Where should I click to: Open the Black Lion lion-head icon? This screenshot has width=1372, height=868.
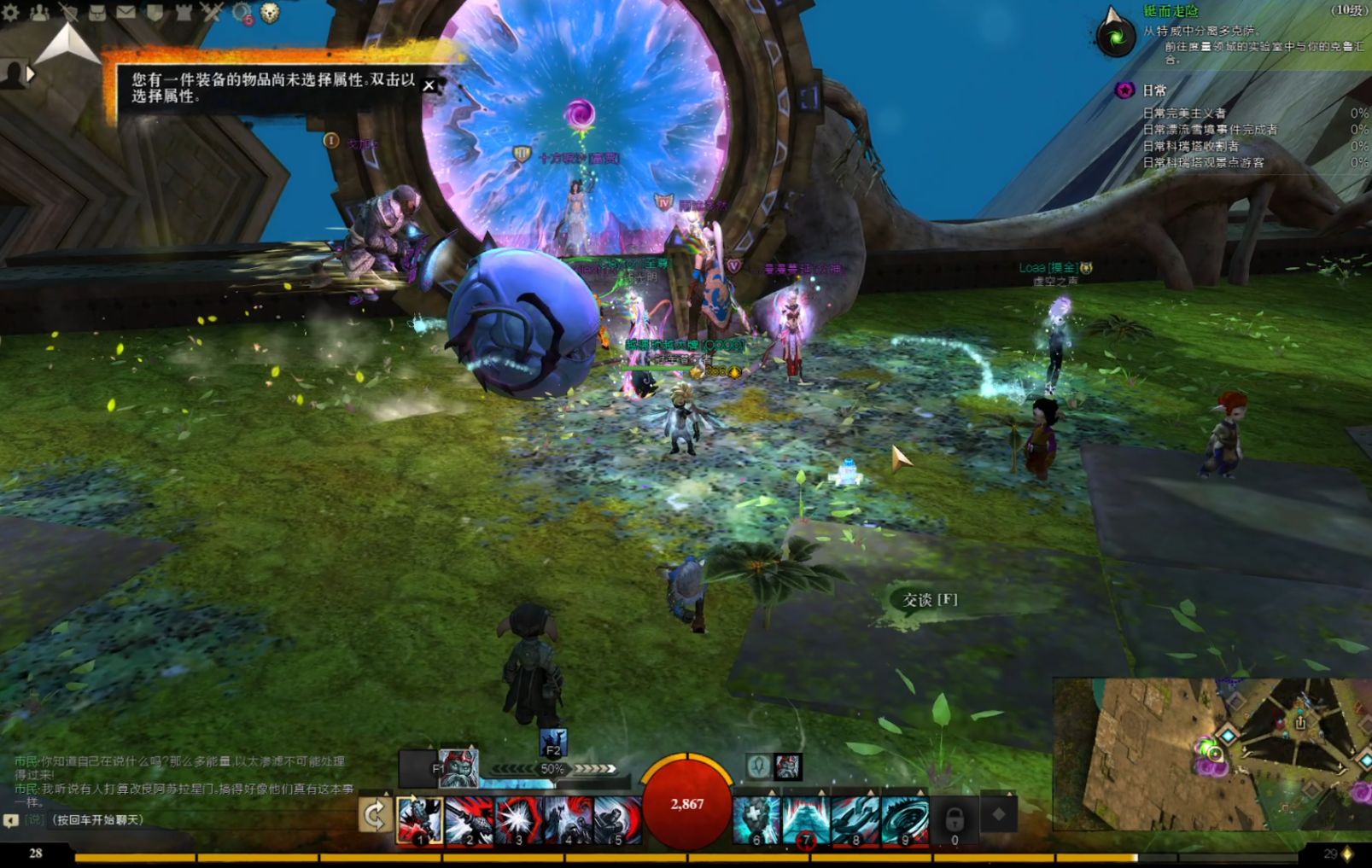pos(270,12)
